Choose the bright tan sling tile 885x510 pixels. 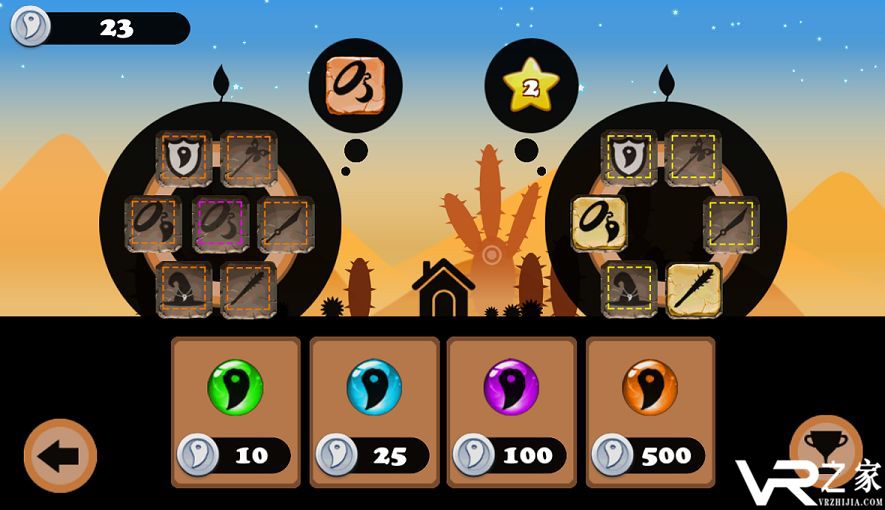(599, 223)
